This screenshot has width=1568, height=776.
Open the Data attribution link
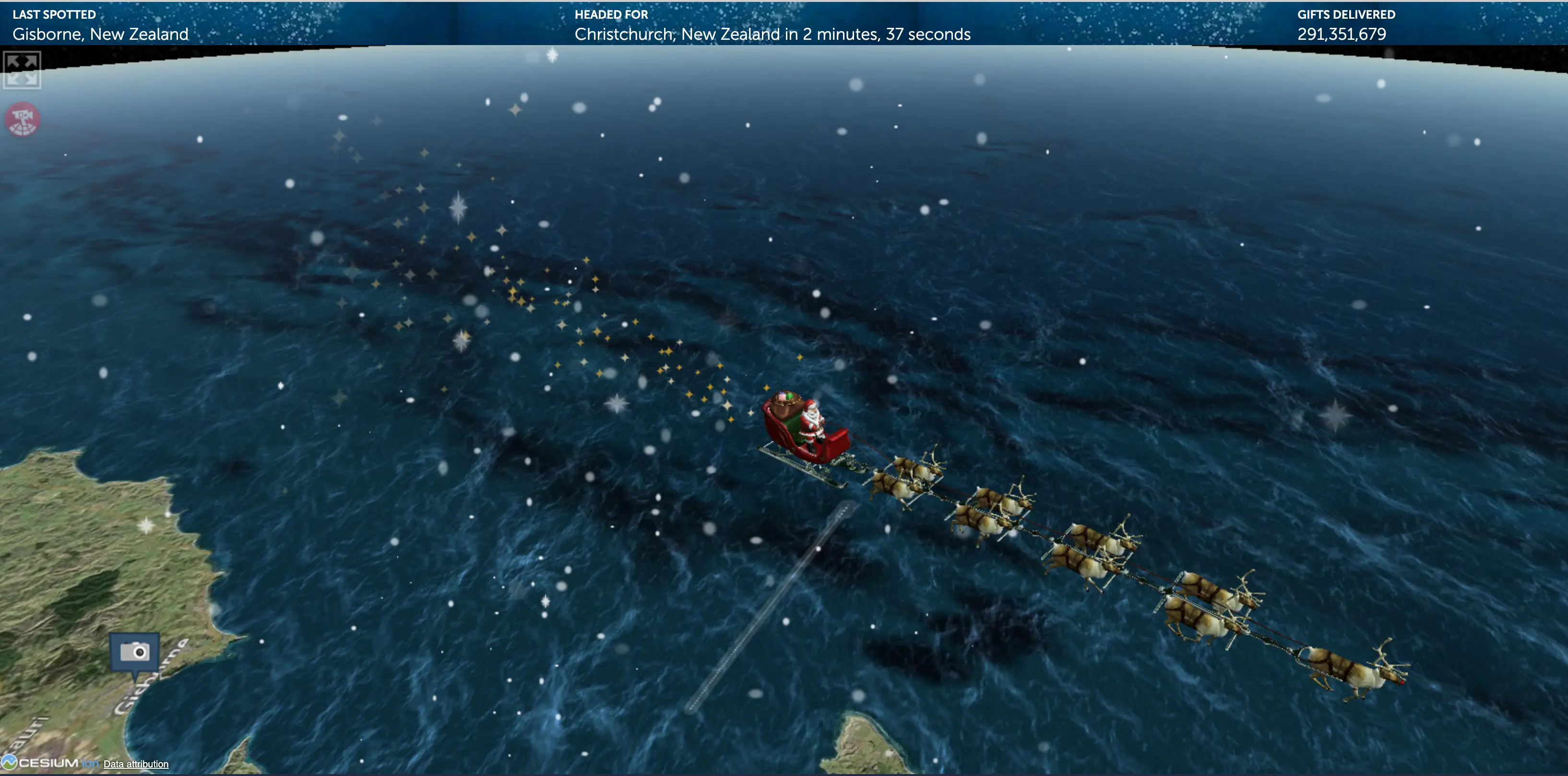tap(136, 764)
